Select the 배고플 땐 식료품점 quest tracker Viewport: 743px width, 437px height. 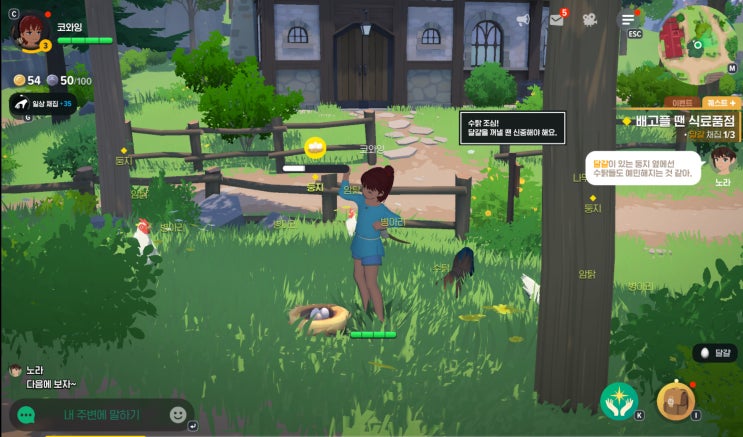685,121
